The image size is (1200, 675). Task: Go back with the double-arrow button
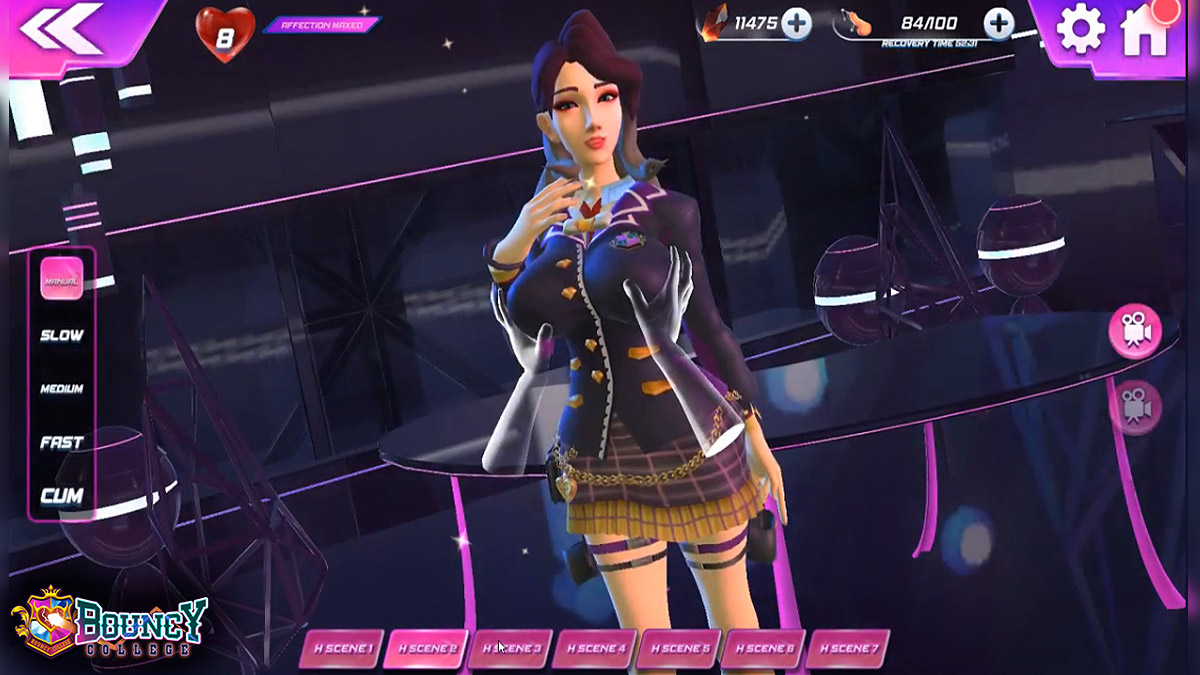60,29
